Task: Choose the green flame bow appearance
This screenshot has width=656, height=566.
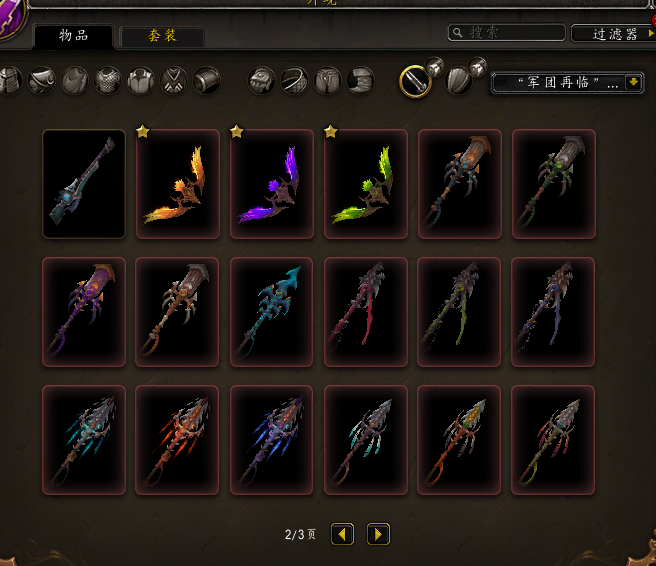Action: click(366, 184)
